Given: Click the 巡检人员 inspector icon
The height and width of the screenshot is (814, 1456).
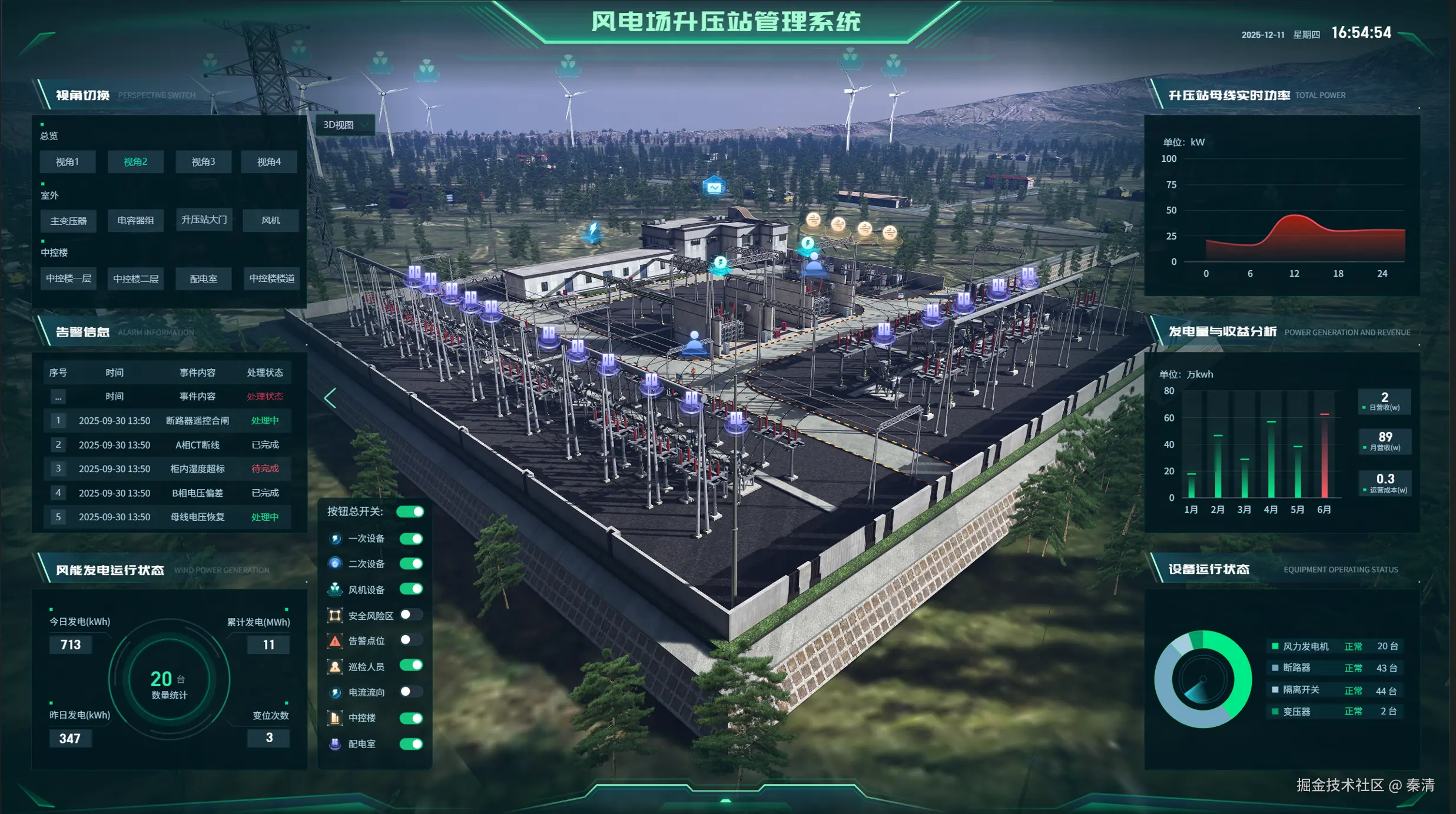Looking at the screenshot, I should (336, 666).
